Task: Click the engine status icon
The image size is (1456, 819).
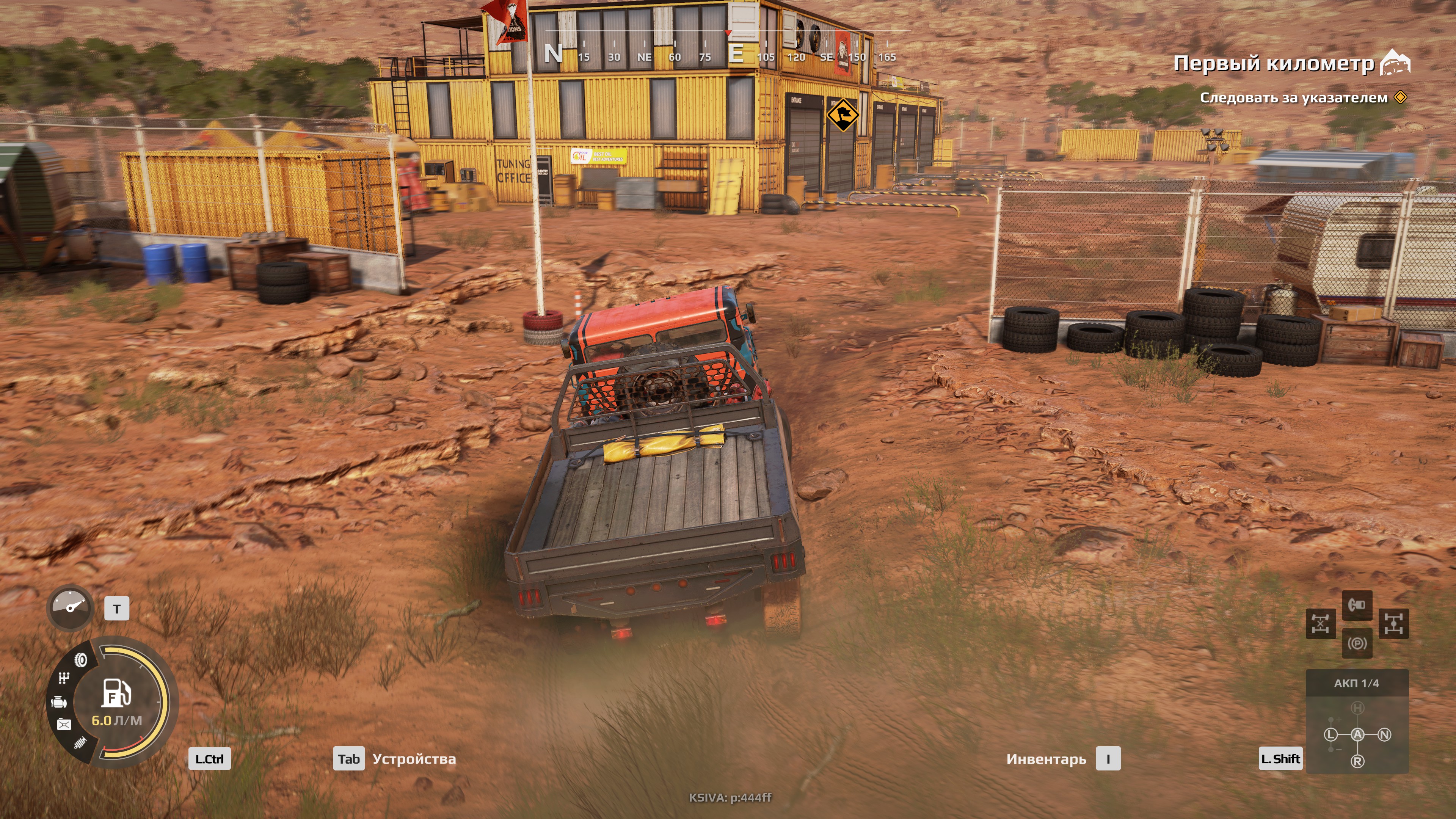Action: click(x=60, y=702)
